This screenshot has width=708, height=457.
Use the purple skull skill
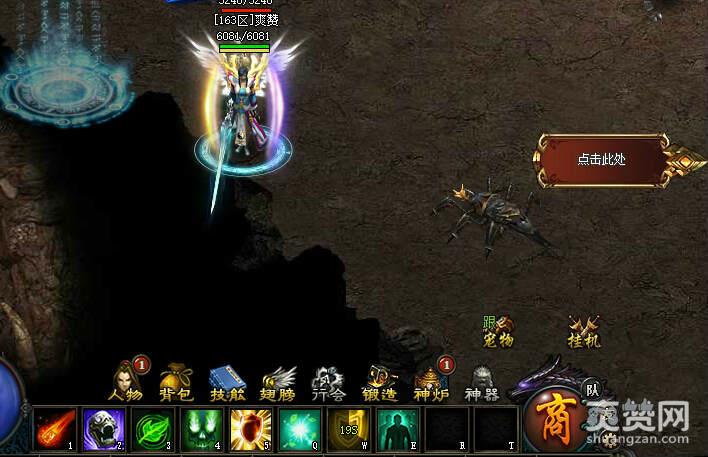102,428
